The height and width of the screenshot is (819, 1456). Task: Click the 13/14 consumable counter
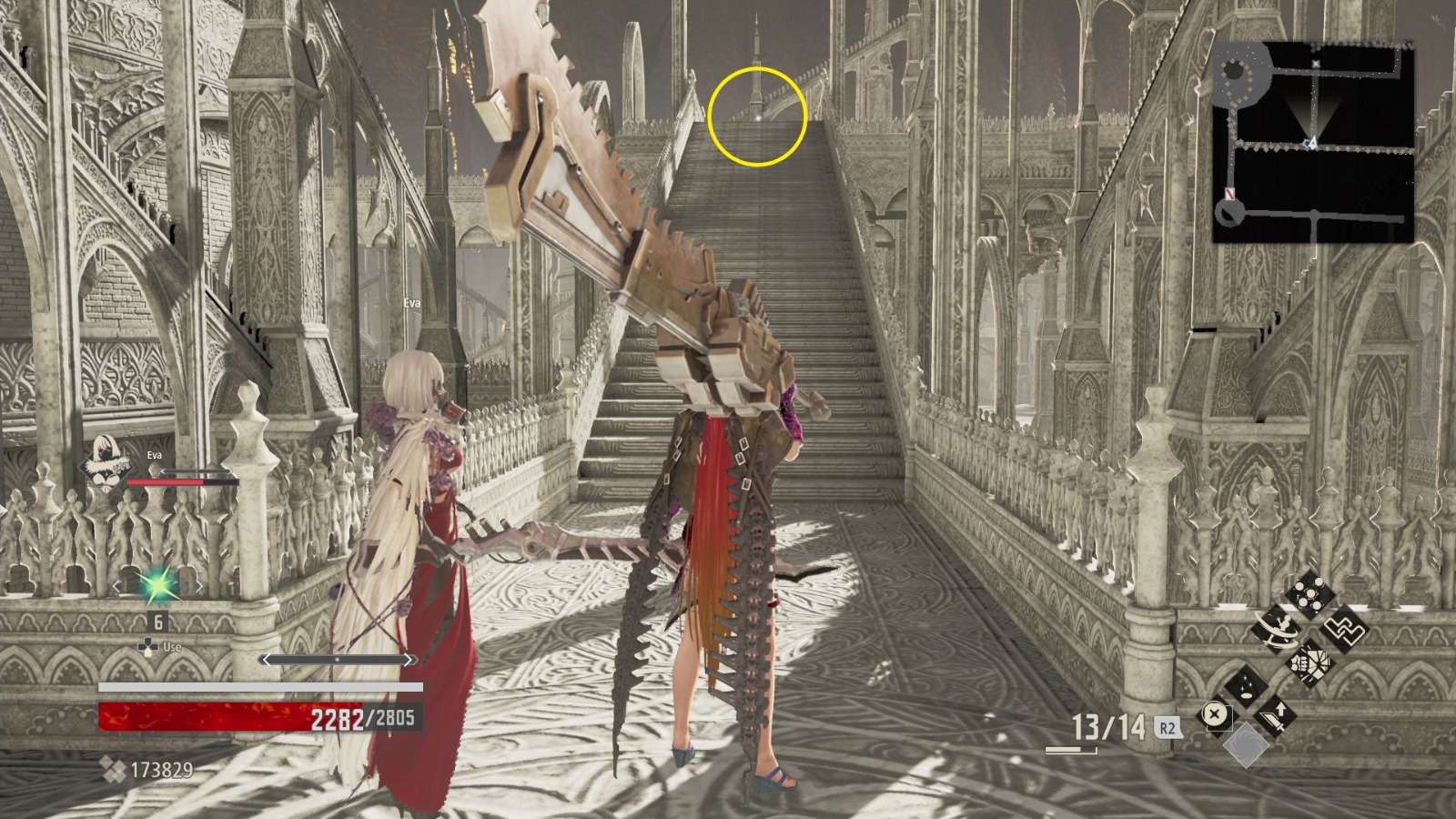point(1110,725)
